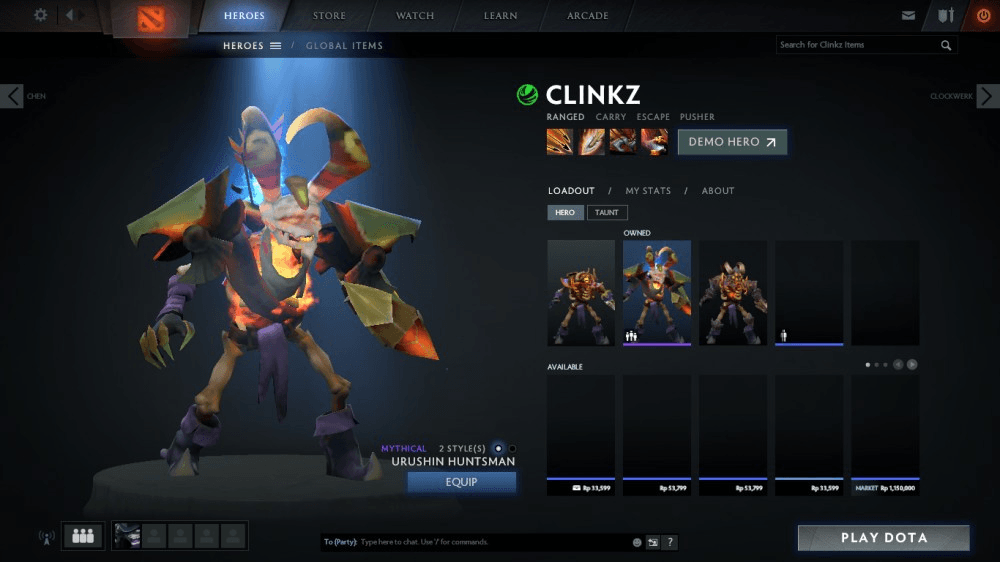
Task: Click the Play Dota button
Action: click(x=883, y=538)
